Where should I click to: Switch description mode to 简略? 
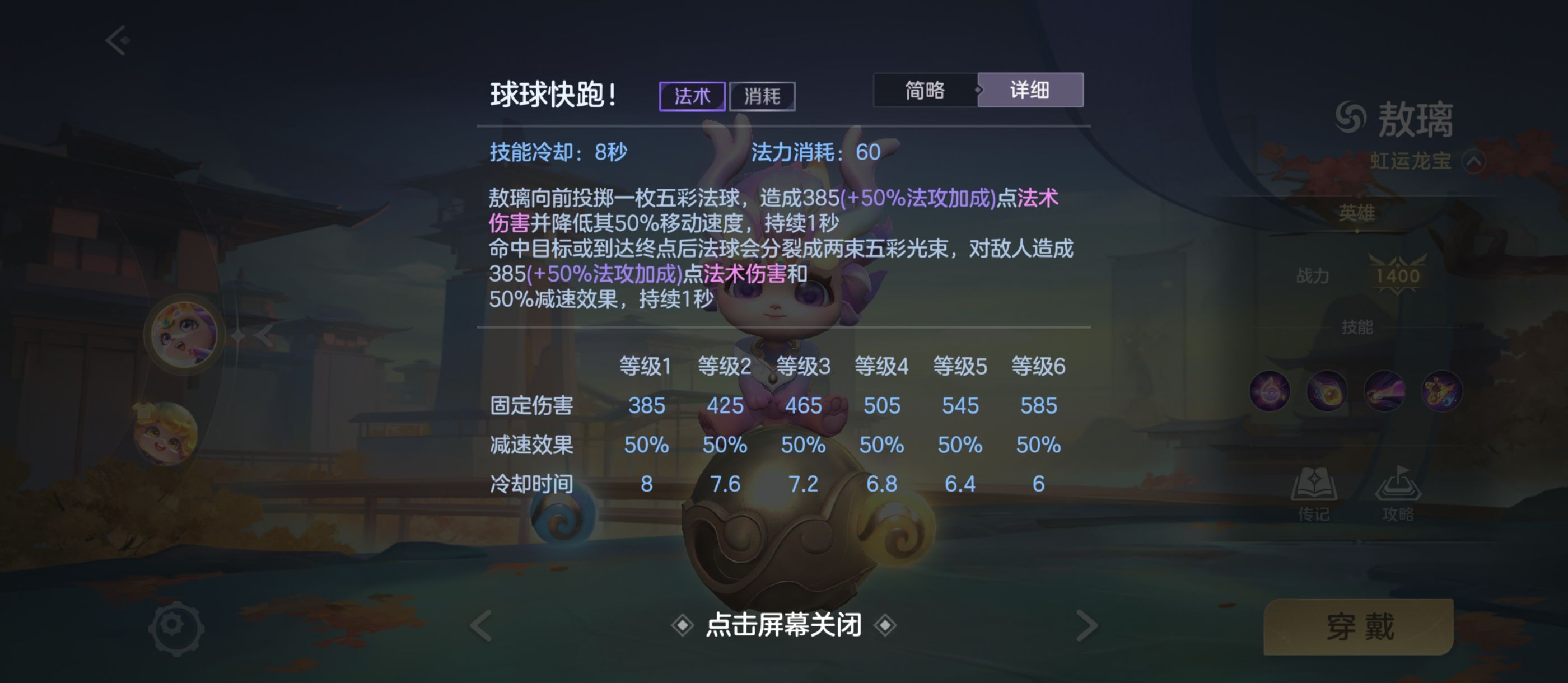pos(925,90)
